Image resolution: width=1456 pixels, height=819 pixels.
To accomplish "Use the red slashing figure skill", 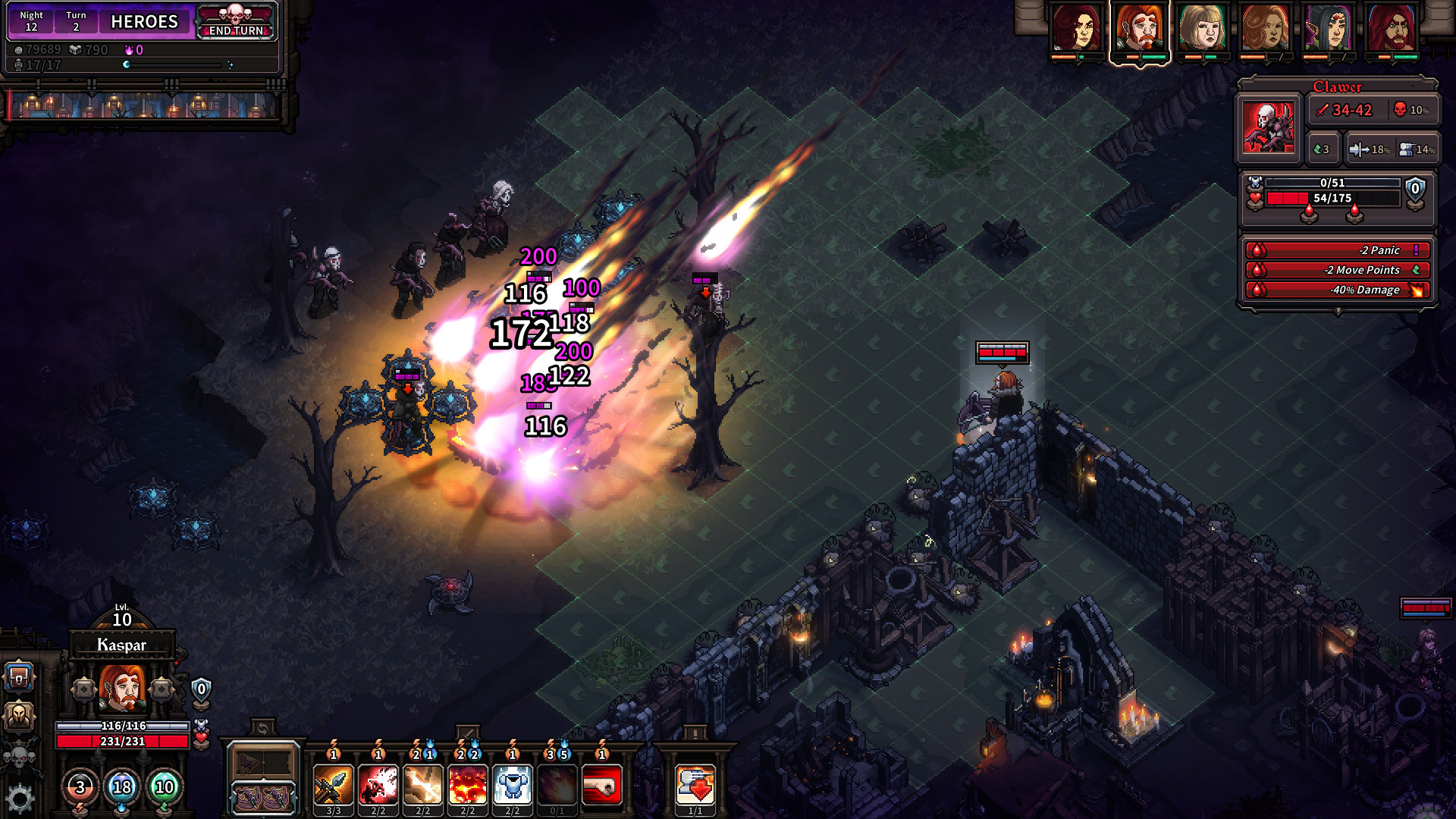I will click(x=378, y=785).
